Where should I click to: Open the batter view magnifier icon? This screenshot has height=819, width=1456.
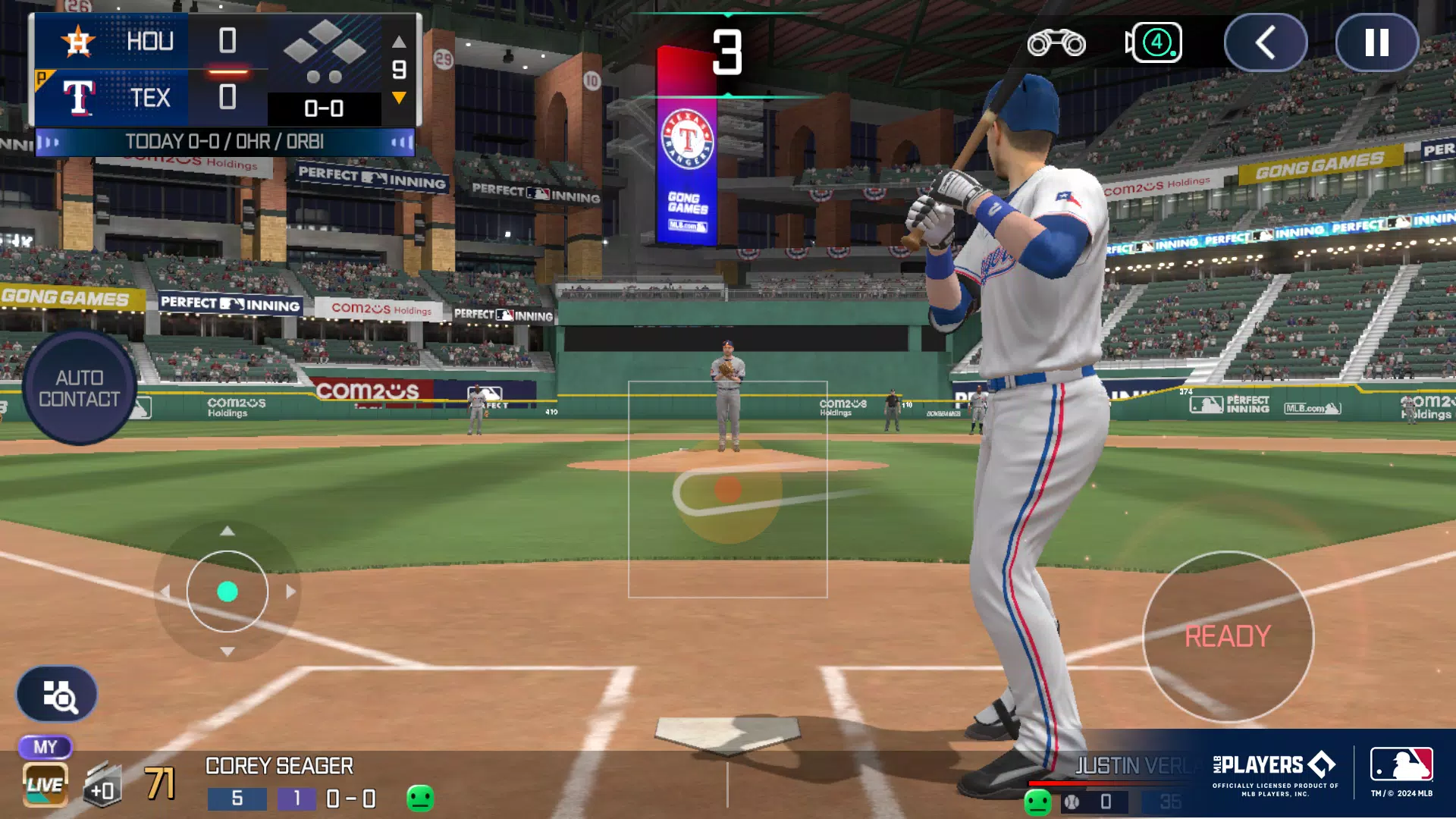58,692
